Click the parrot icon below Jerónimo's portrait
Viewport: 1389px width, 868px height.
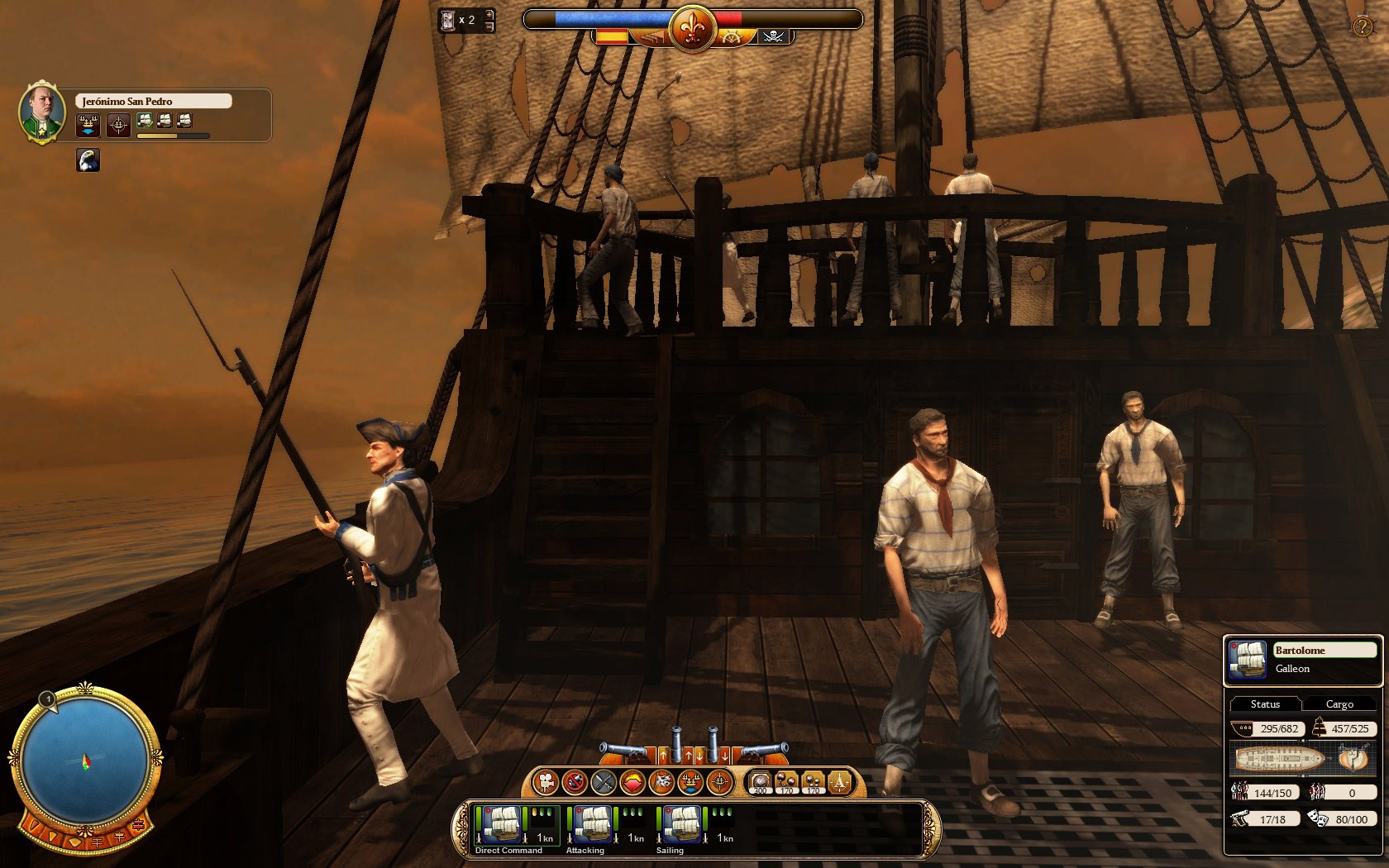(88, 160)
